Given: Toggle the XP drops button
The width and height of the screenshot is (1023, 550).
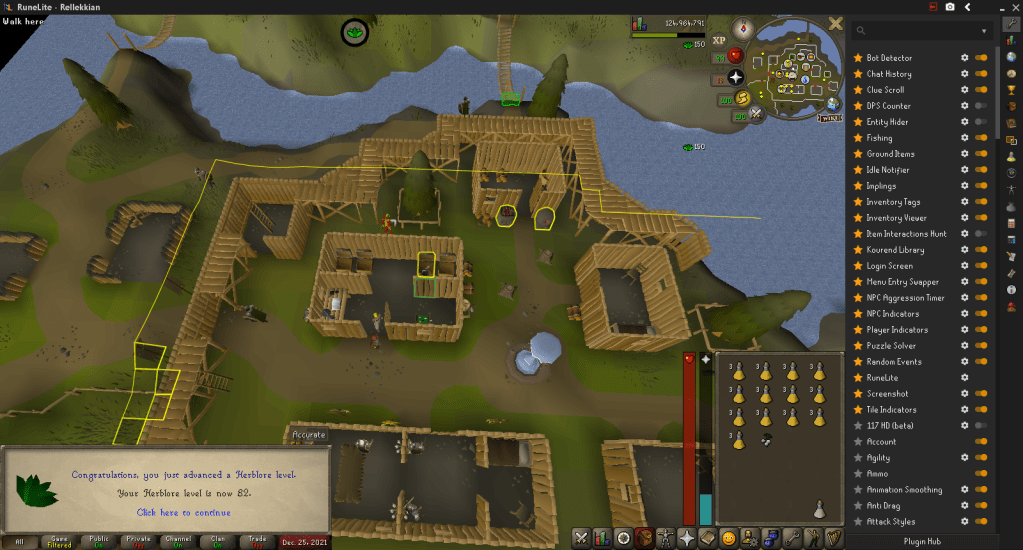Looking at the screenshot, I should [x=718, y=40].
